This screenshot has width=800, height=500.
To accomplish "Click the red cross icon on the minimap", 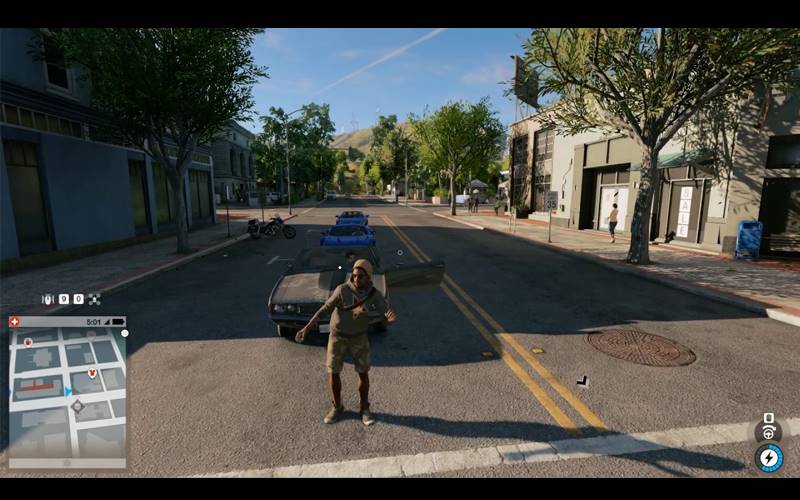I will 15,322.
